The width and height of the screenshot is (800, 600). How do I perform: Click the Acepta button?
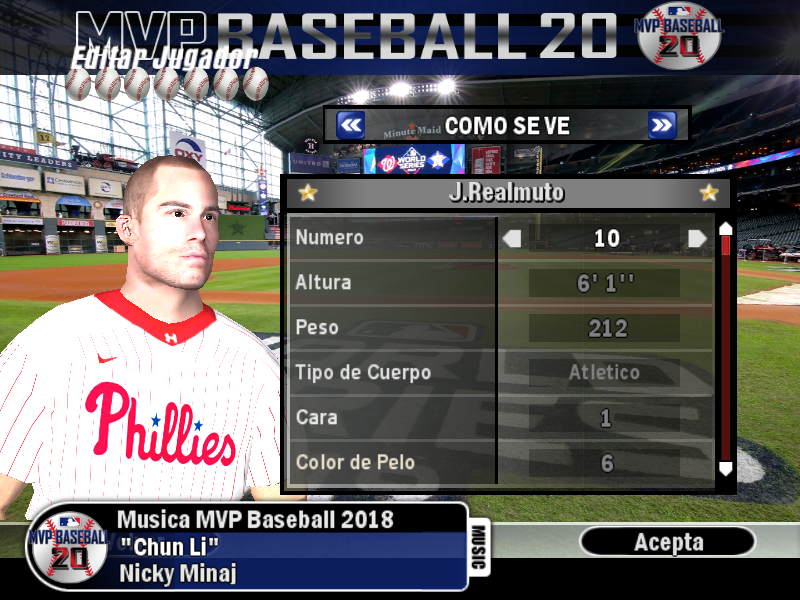[668, 542]
